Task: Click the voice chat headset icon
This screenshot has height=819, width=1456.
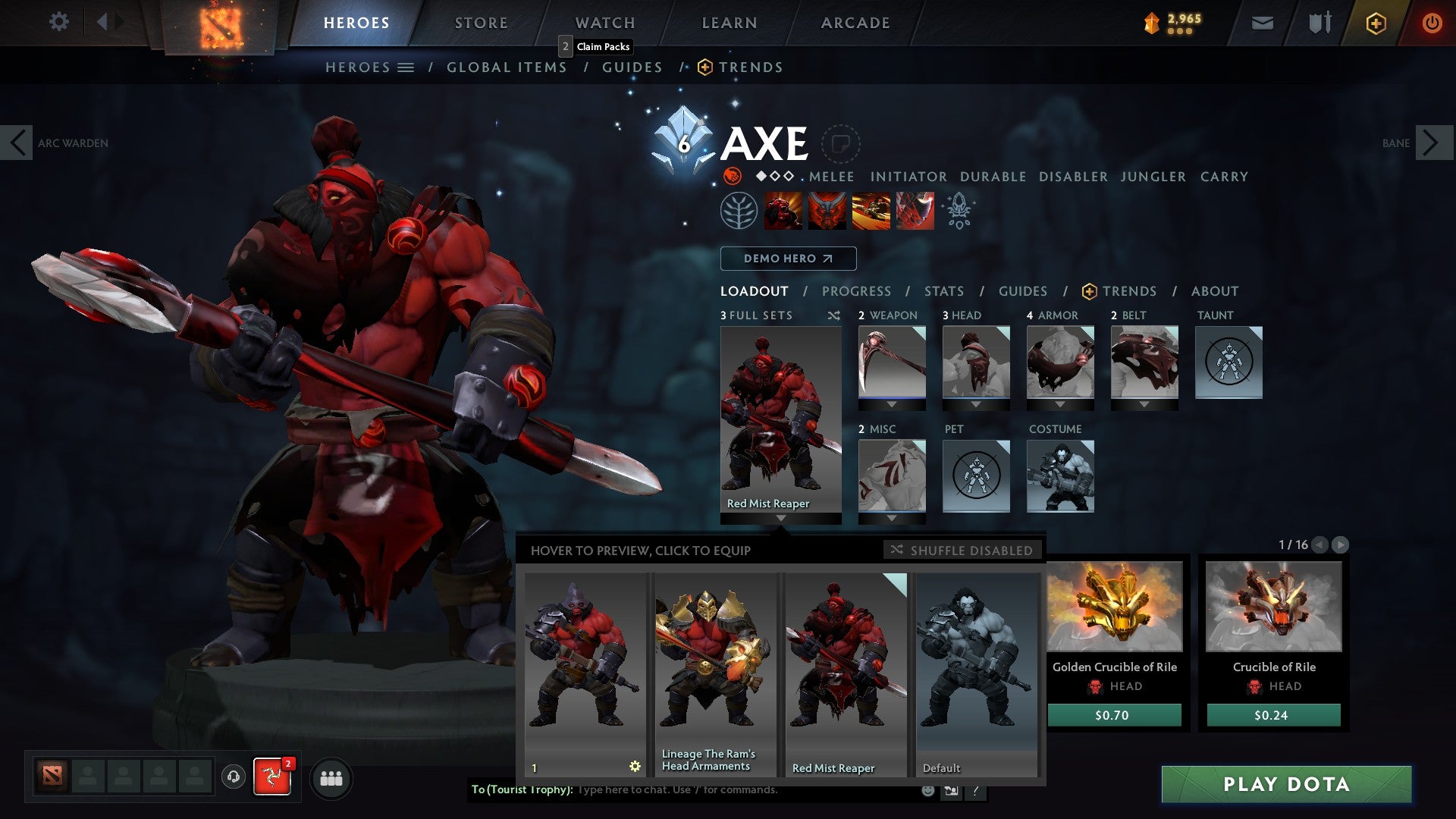Action: tap(231, 777)
